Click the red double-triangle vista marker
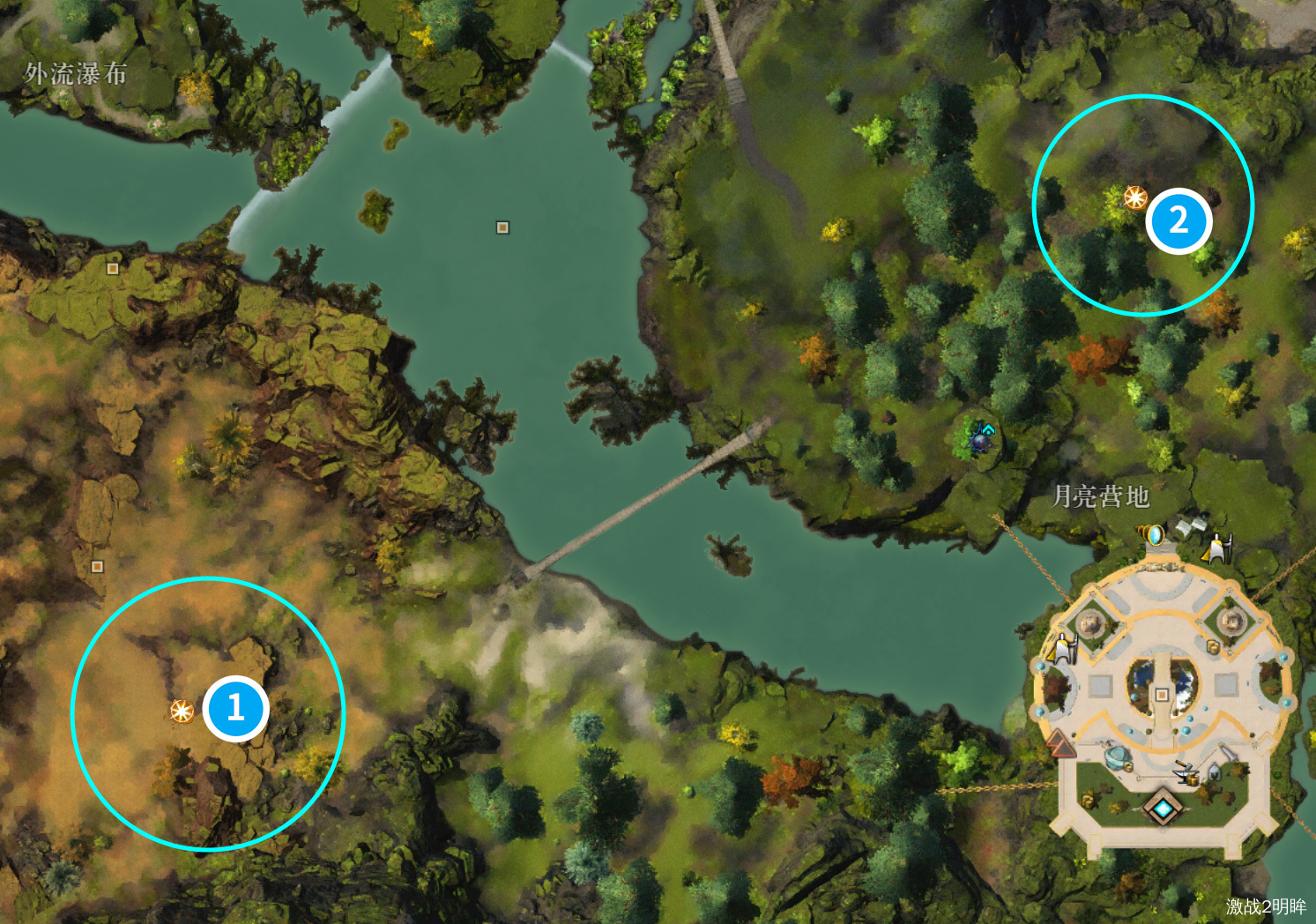The height and width of the screenshot is (924, 1316). click(1061, 745)
